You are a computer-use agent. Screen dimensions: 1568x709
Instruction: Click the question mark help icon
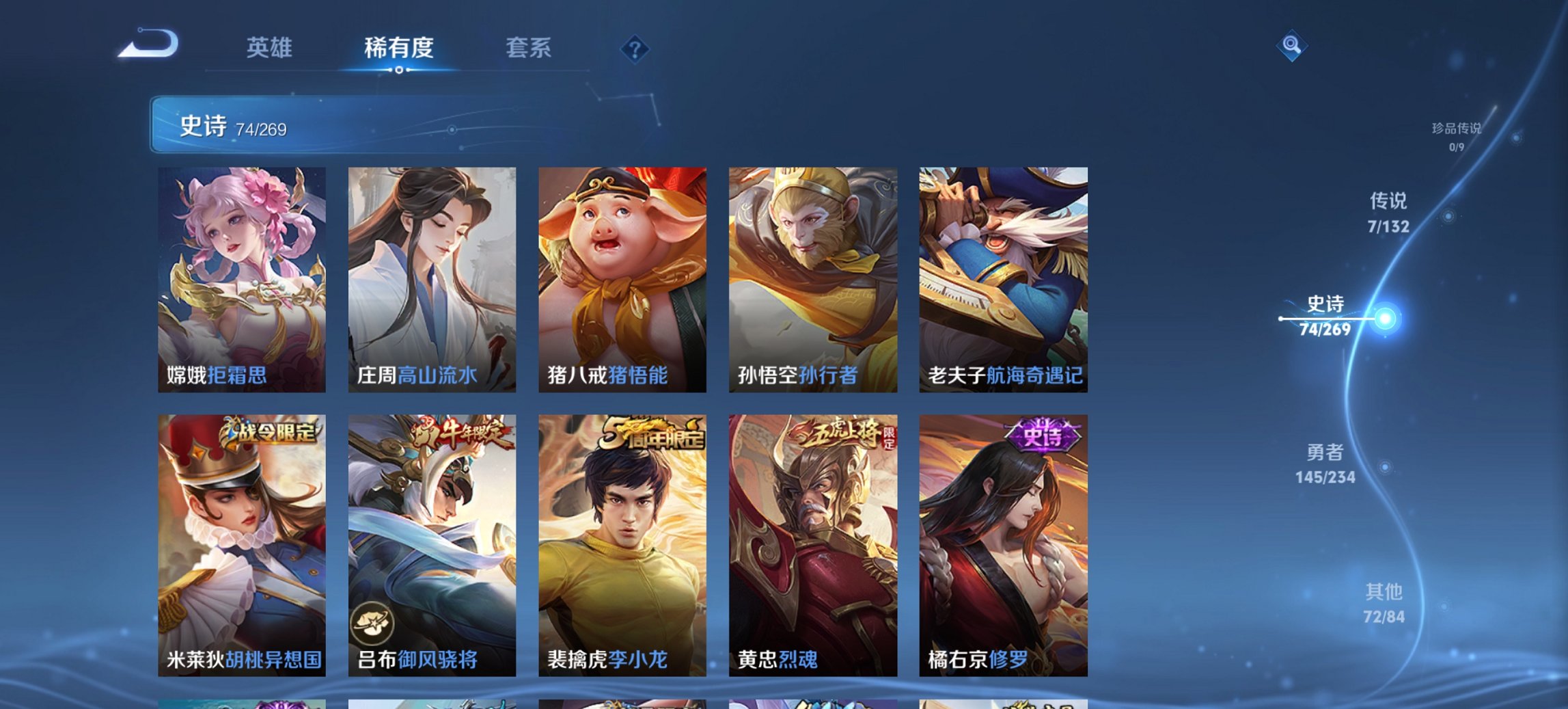[x=634, y=48]
